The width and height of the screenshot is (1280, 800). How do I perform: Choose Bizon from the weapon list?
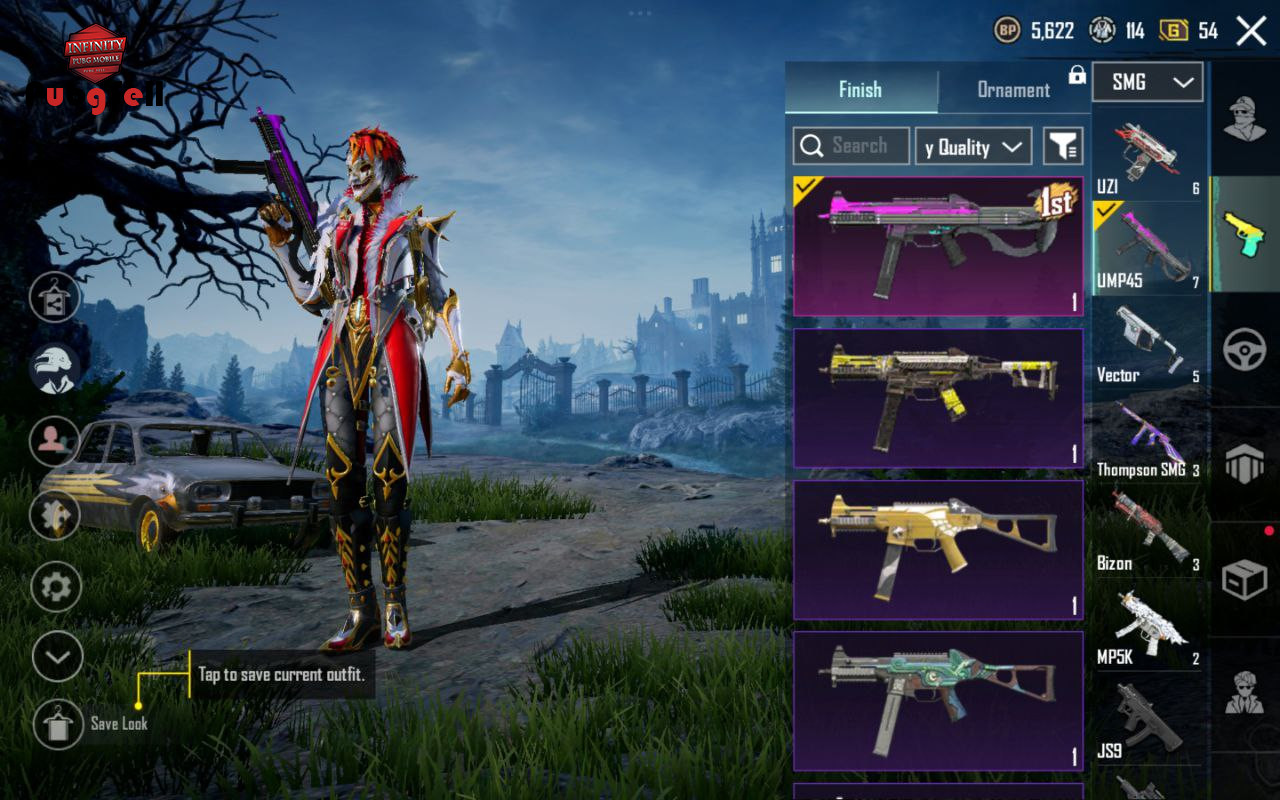click(x=1147, y=534)
